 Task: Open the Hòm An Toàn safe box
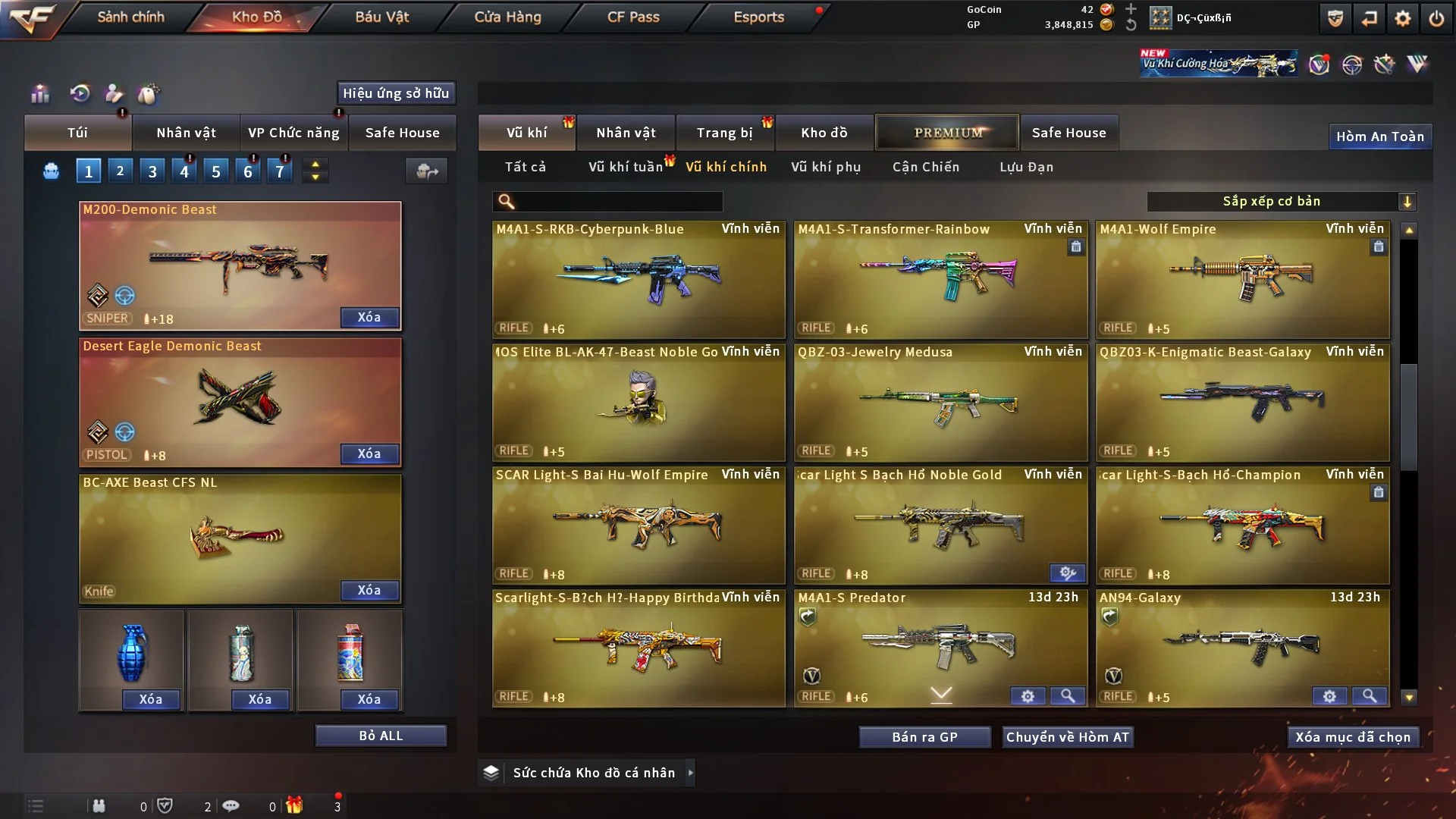pos(1379,136)
